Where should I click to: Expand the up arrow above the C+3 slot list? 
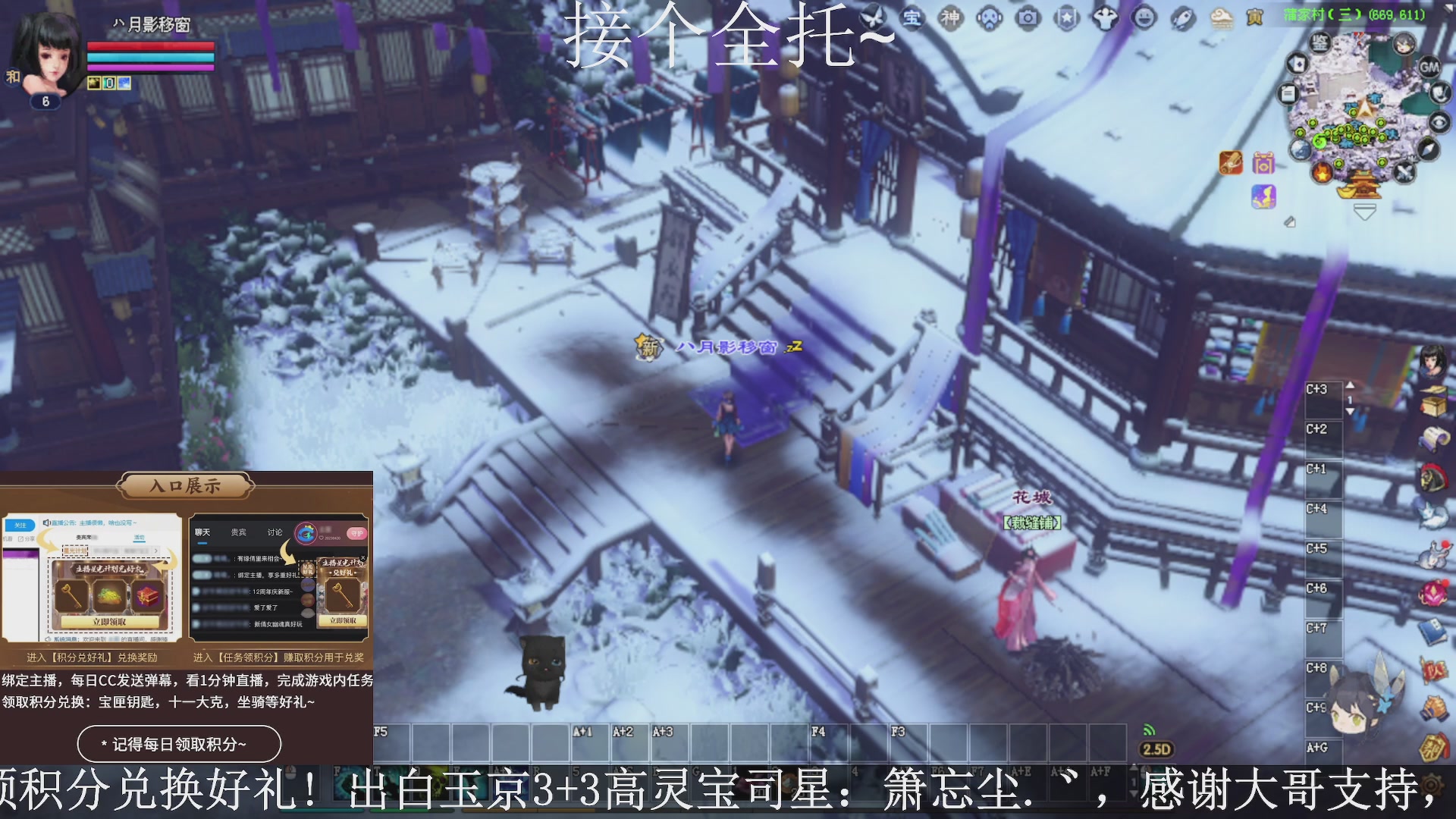[x=1350, y=385]
